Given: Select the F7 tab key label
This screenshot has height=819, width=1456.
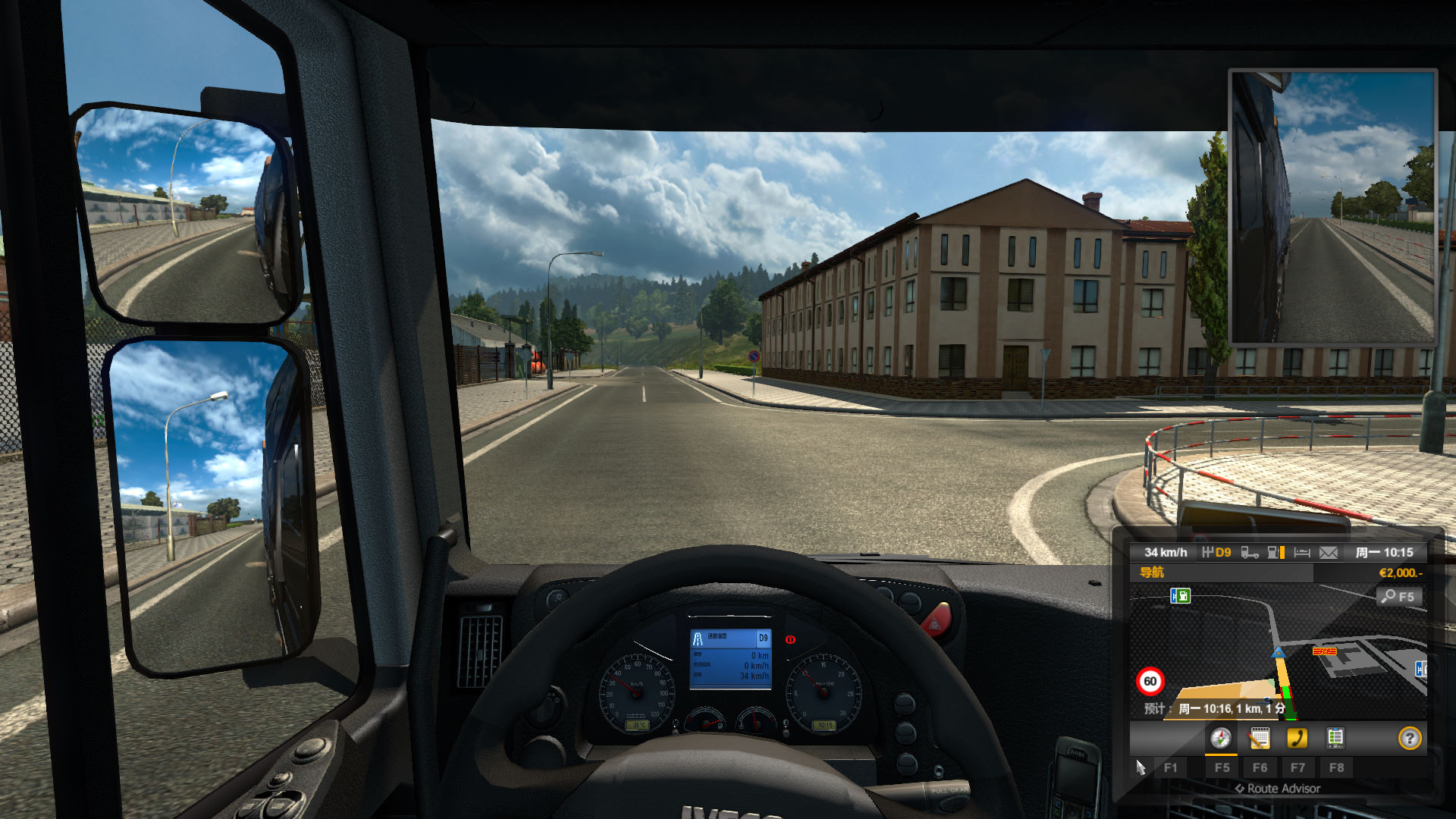Looking at the screenshot, I should [x=1299, y=767].
